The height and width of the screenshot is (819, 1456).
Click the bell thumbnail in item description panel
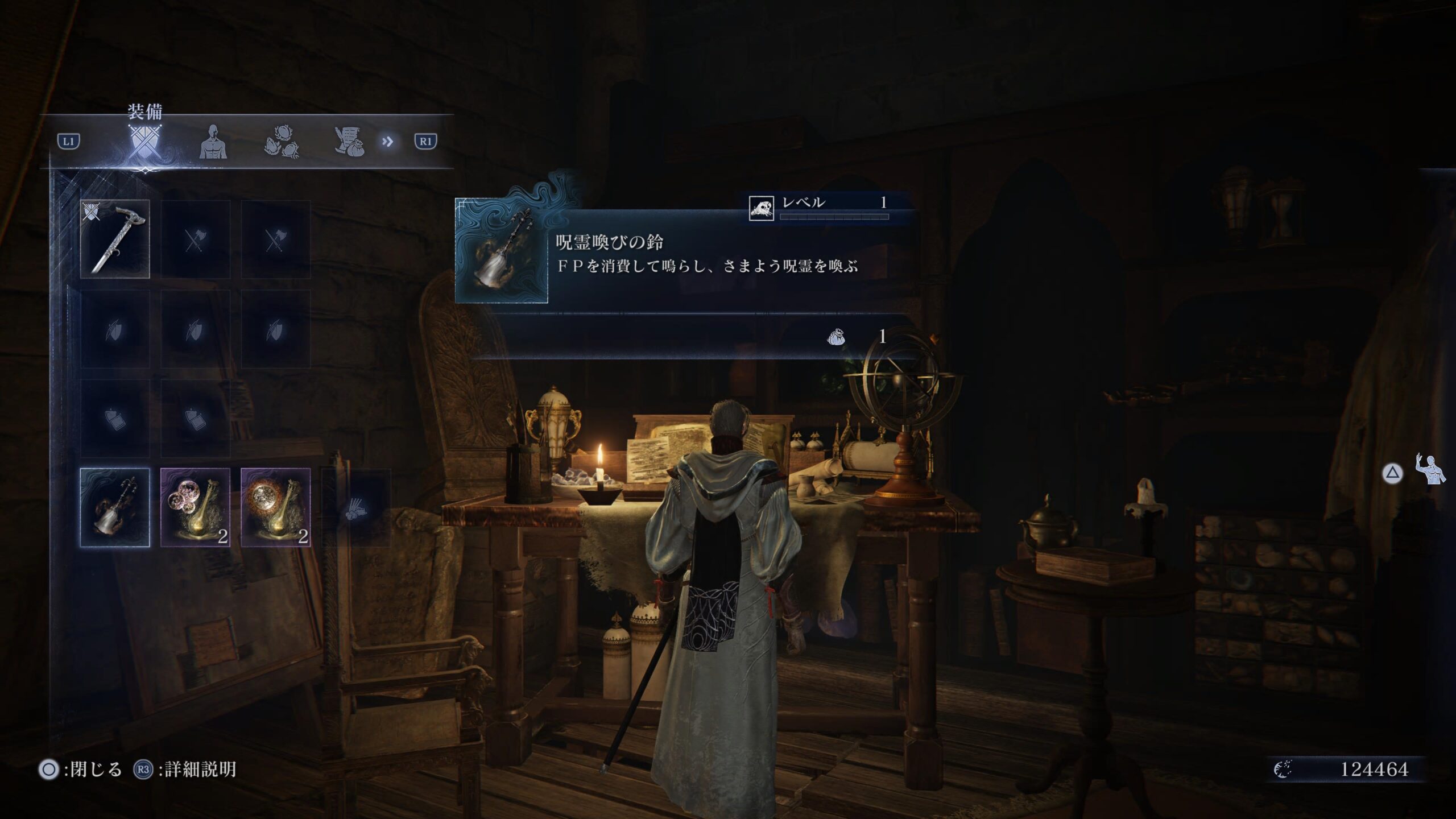(501, 251)
